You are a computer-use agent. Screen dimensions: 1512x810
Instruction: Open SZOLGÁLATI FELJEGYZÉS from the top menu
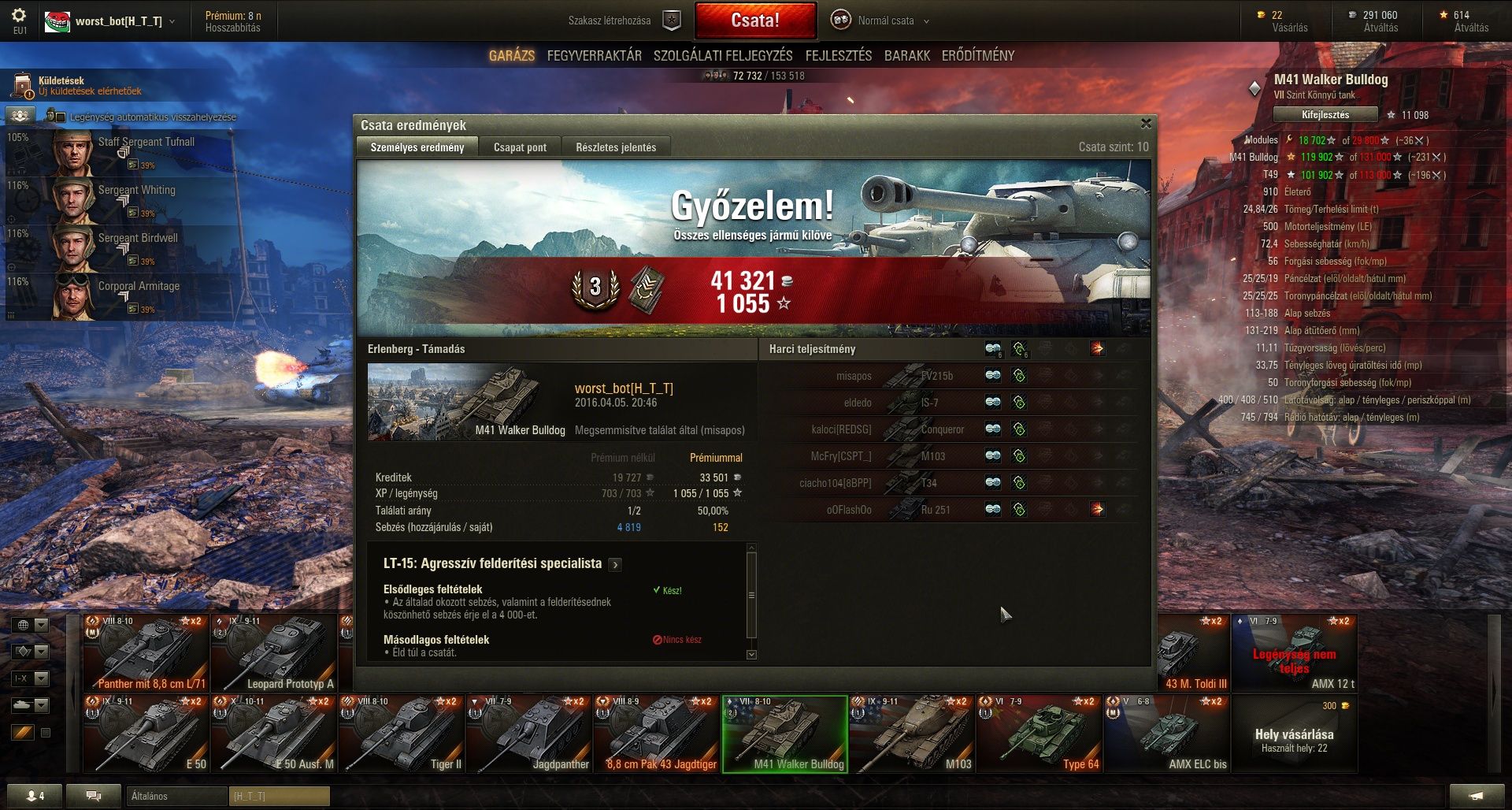point(722,56)
